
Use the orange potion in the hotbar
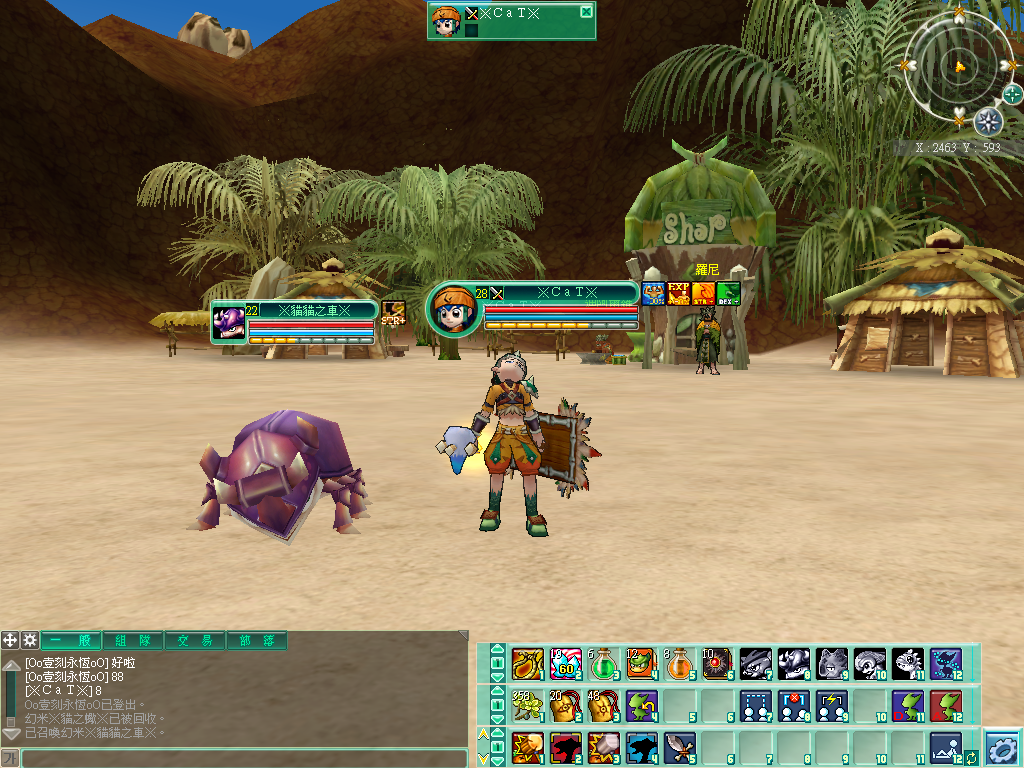click(680, 664)
